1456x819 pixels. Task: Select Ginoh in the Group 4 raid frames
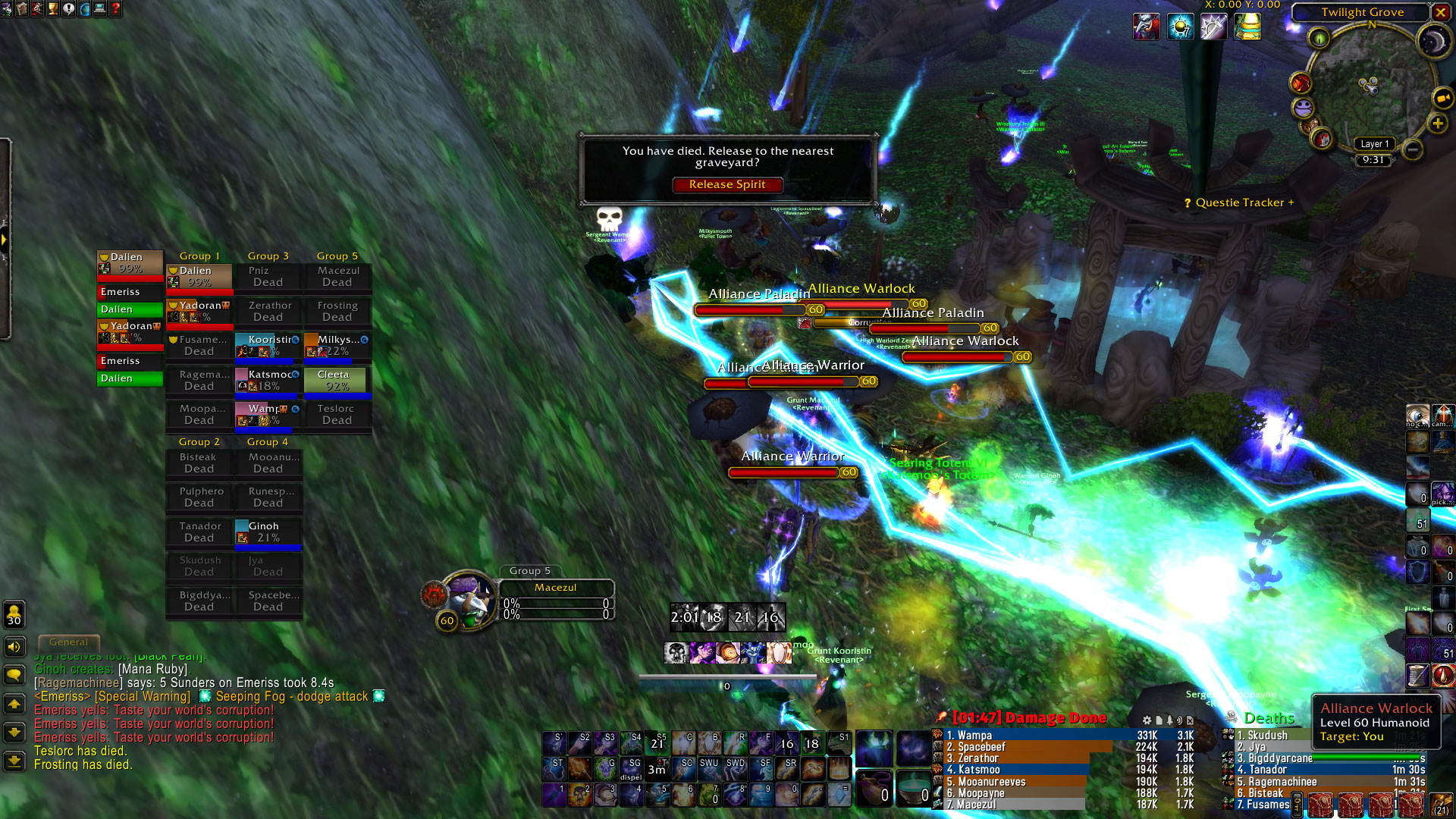pyautogui.click(x=268, y=532)
